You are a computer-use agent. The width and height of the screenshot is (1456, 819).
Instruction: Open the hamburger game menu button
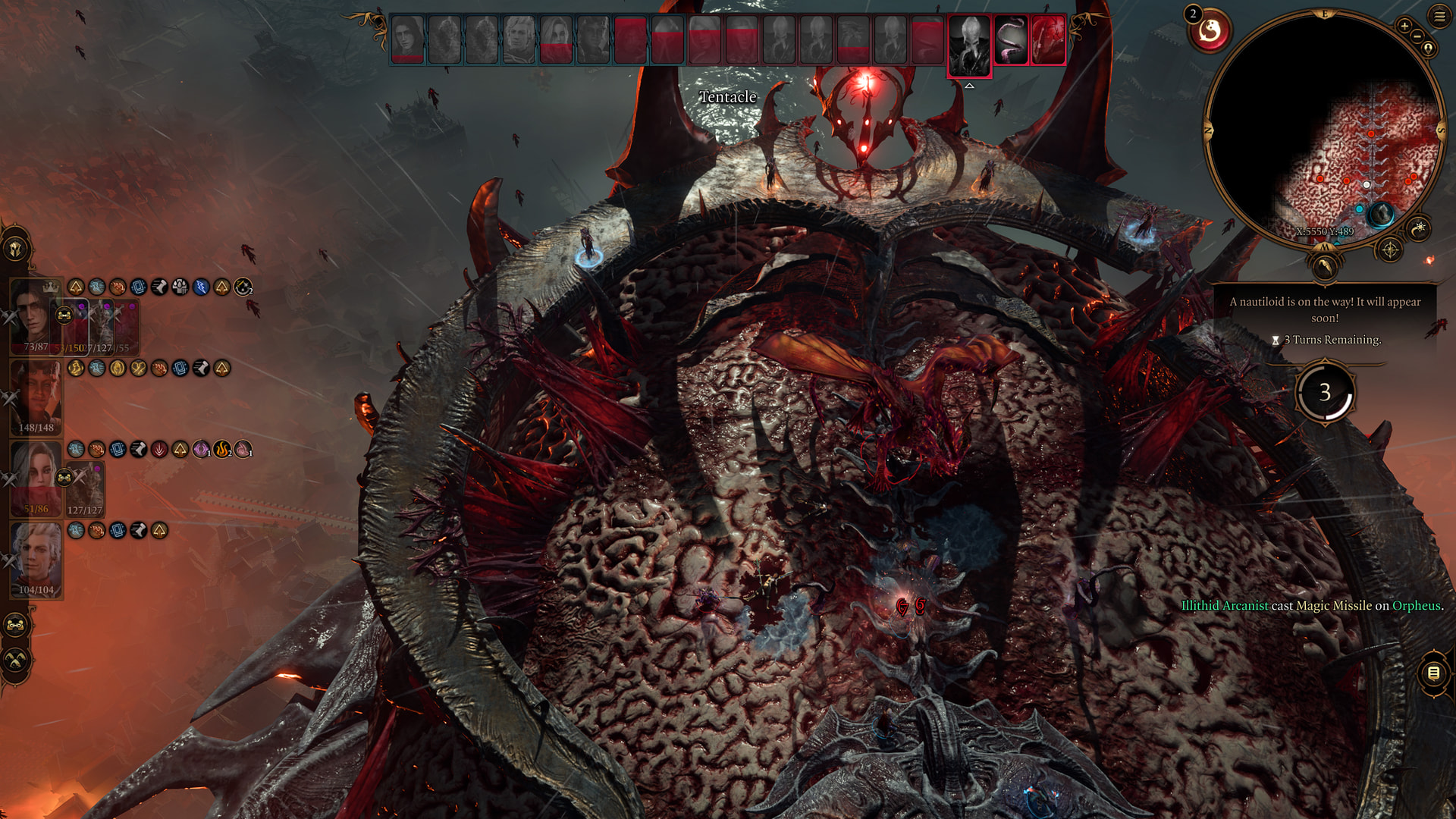[x=1439, y=15]
